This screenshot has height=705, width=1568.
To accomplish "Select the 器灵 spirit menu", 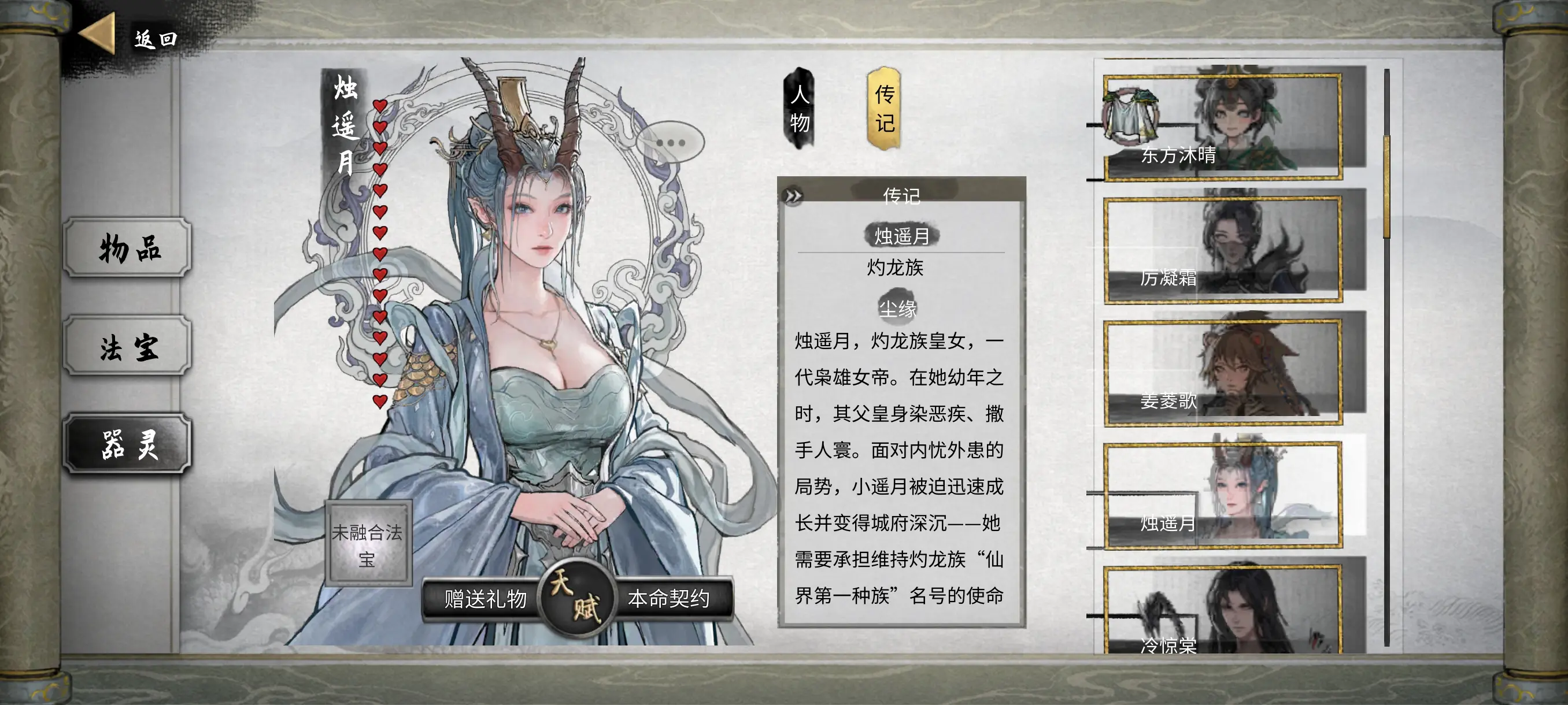I will [128, 444].
